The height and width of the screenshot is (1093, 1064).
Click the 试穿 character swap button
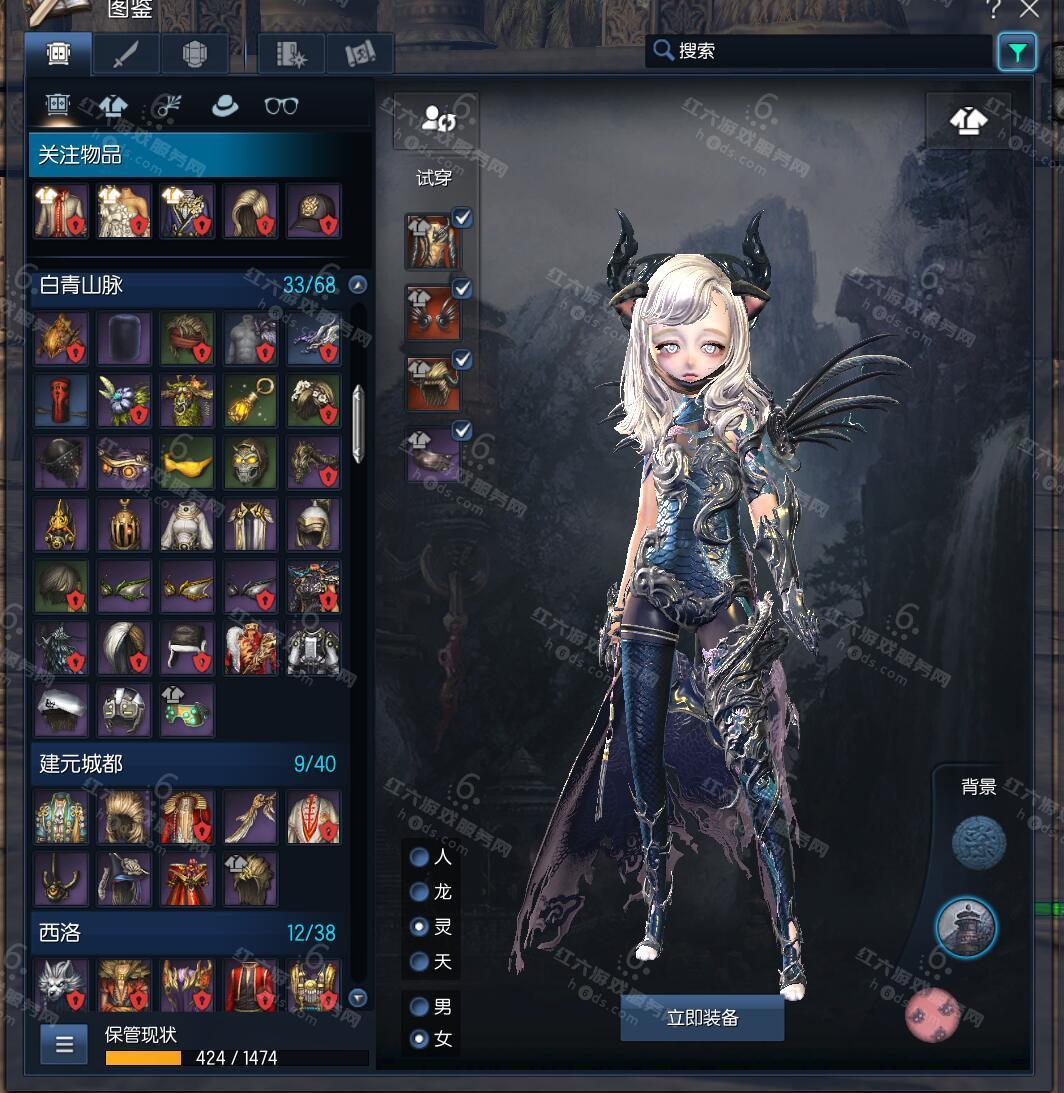(x=437, y=121)
